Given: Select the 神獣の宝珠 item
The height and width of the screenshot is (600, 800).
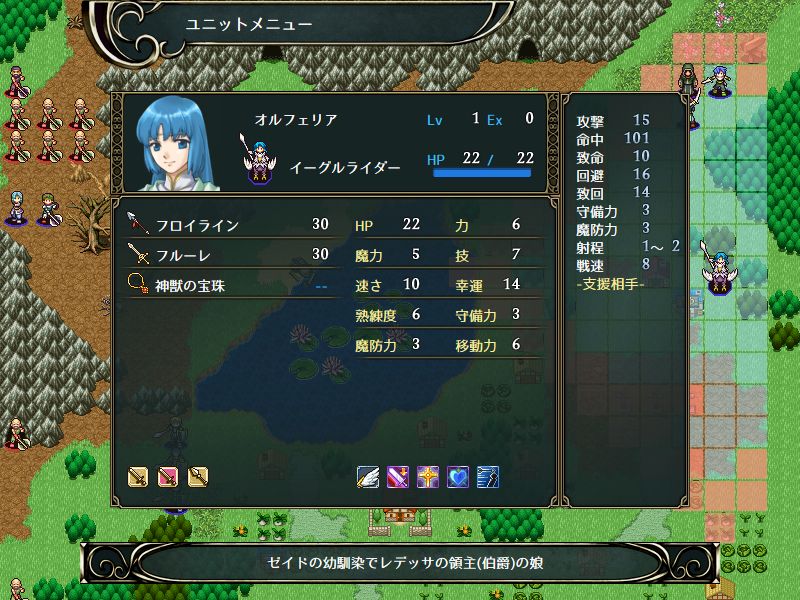Looking at the screenshot, I should tap(230, 285).
